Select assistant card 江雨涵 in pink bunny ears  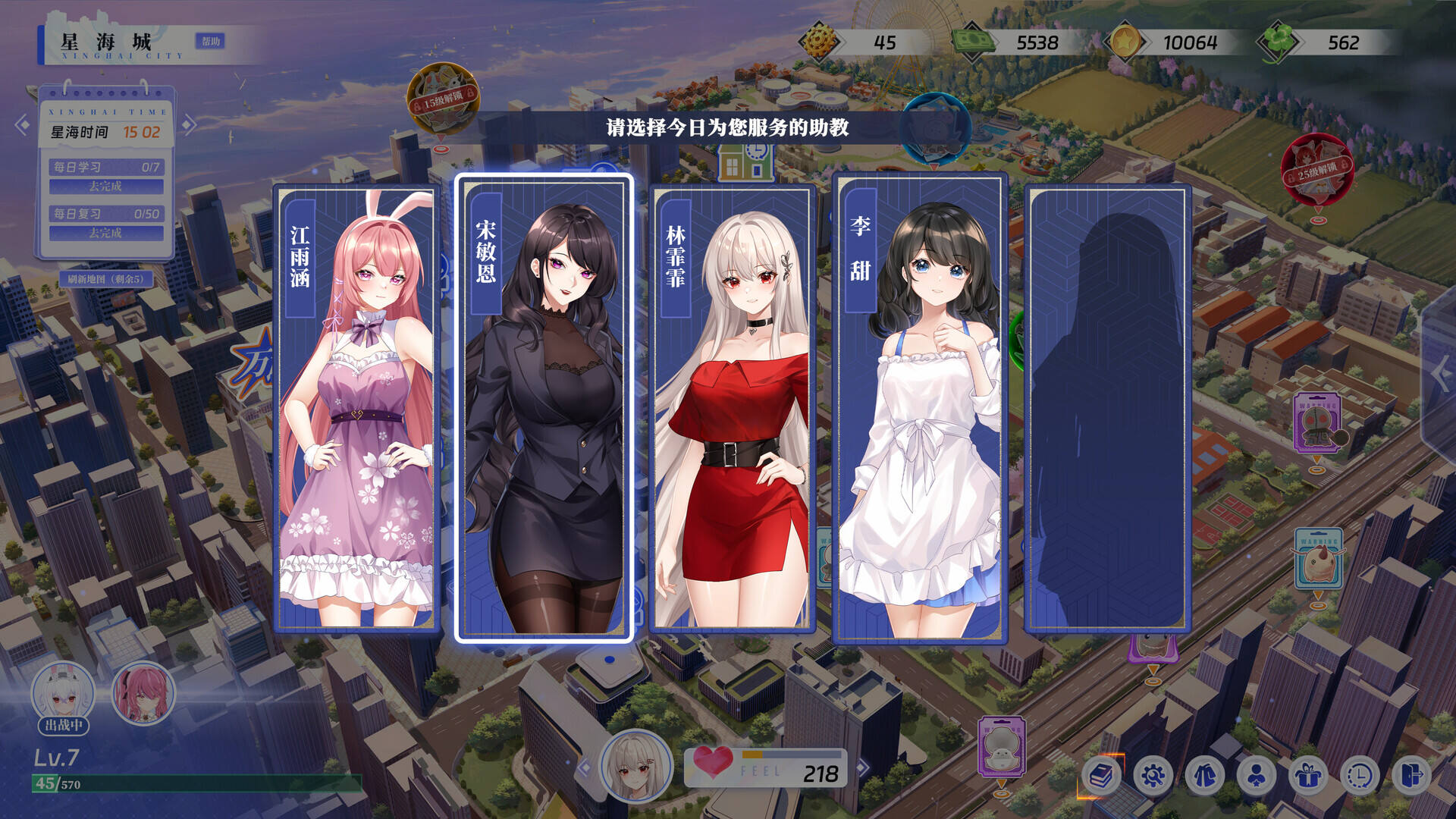(x=356, y=409)
